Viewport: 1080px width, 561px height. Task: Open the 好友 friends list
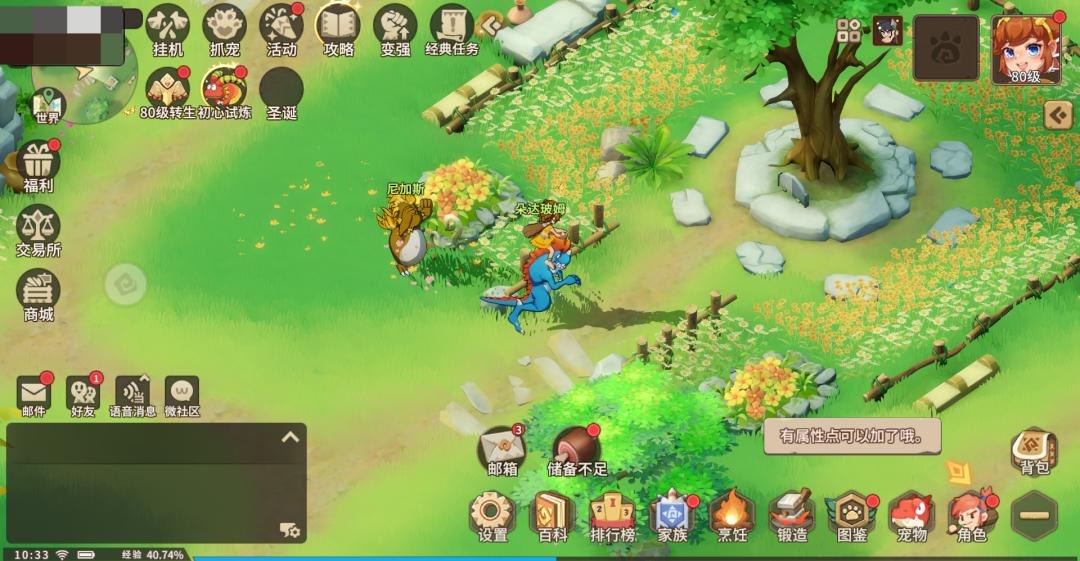(83, 392)
